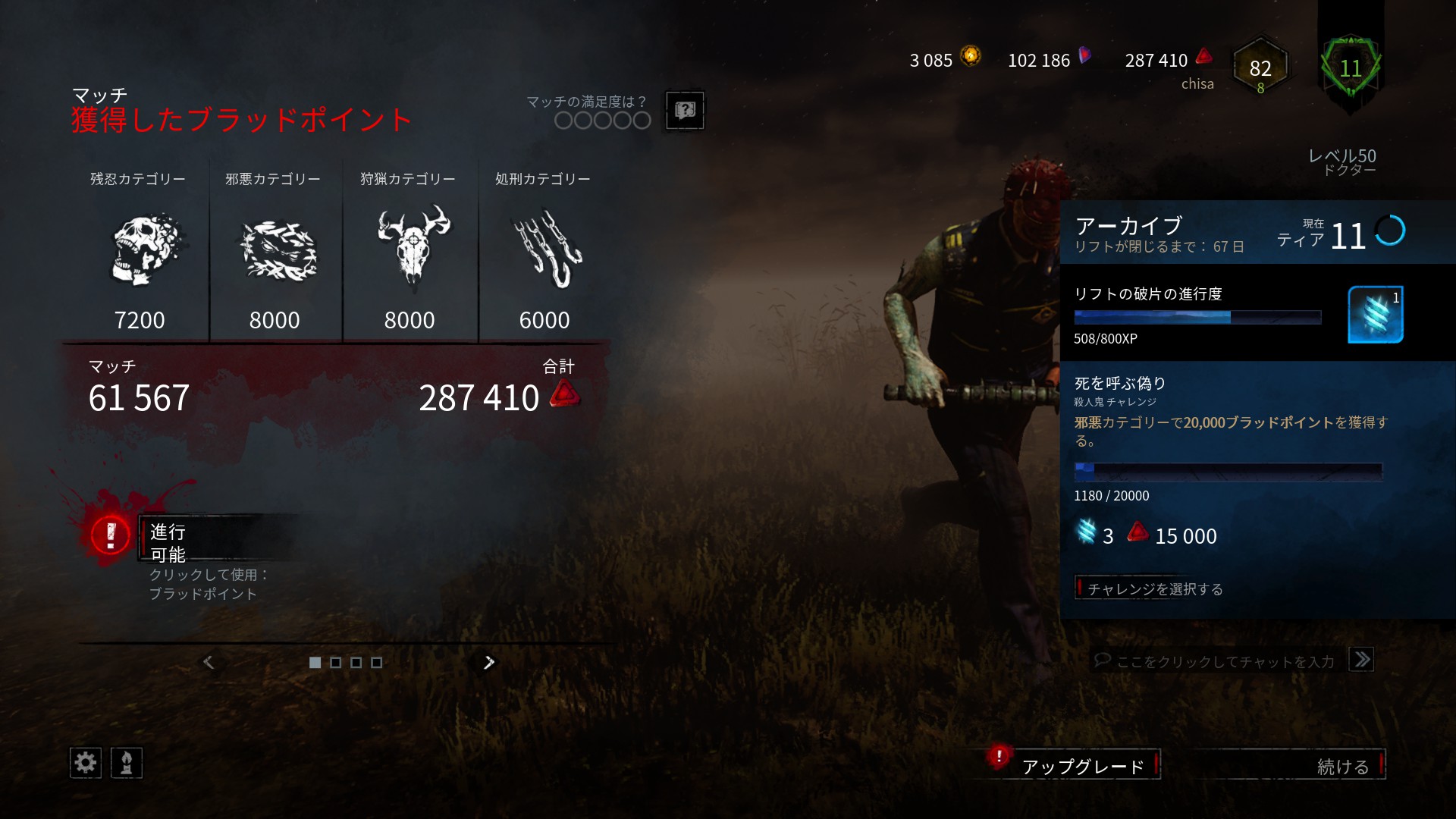Select the first match satisfaction circle

[563, 119]
